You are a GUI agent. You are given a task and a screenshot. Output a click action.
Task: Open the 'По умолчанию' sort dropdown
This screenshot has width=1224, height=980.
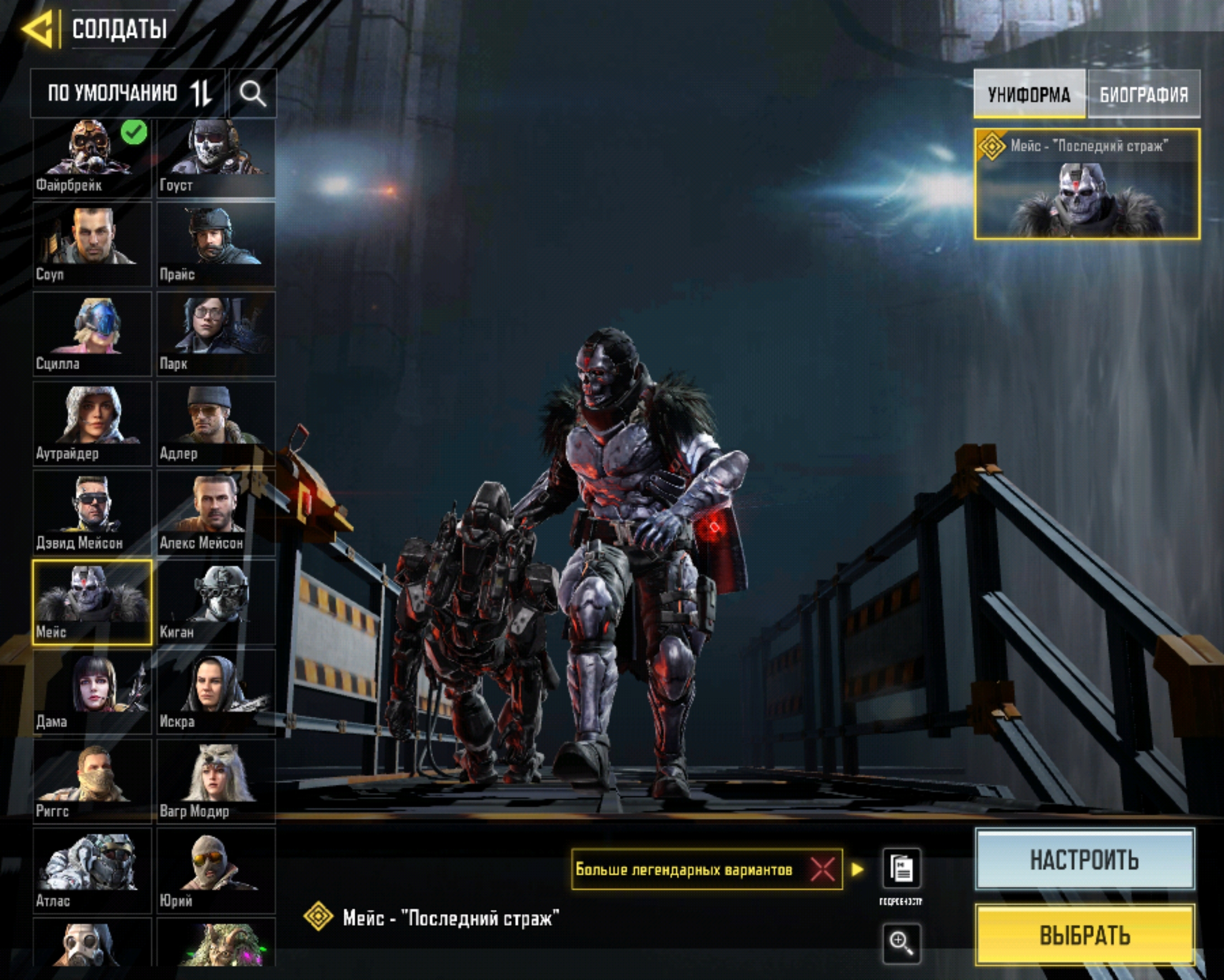point(129,93)
